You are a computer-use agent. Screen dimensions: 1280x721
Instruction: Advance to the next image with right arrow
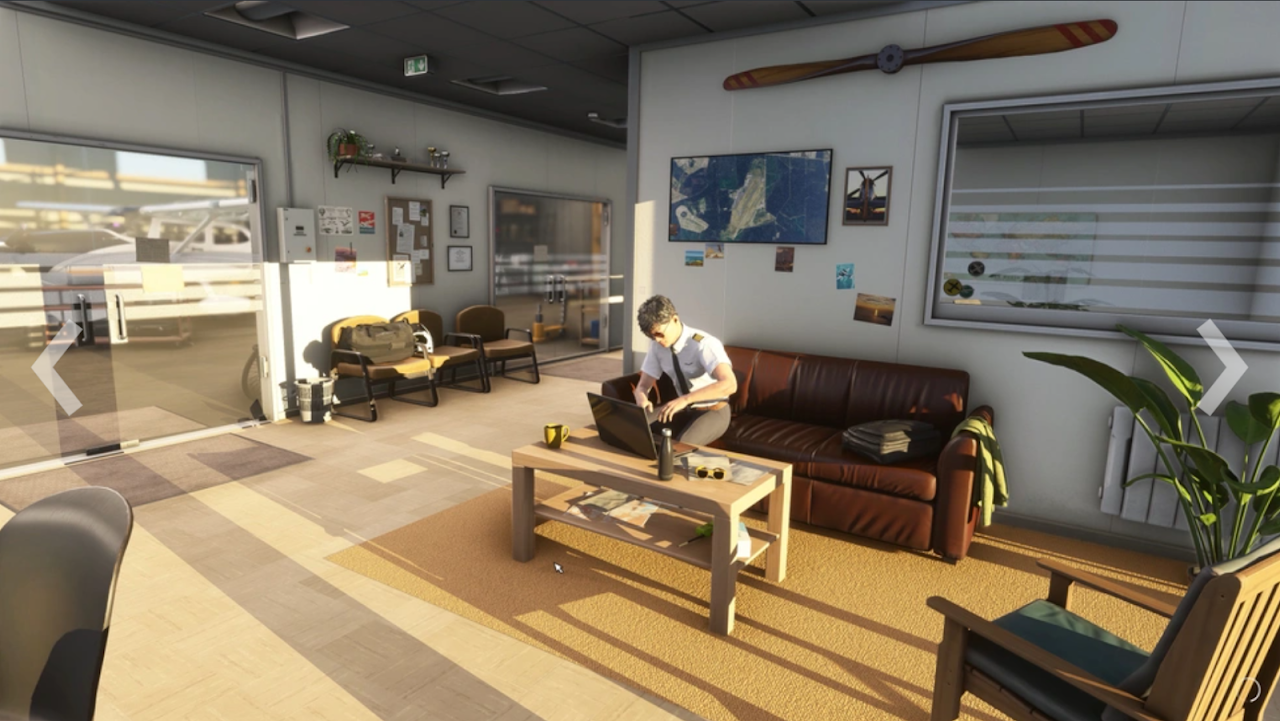pyautogui.click(x=1222, y=367)
